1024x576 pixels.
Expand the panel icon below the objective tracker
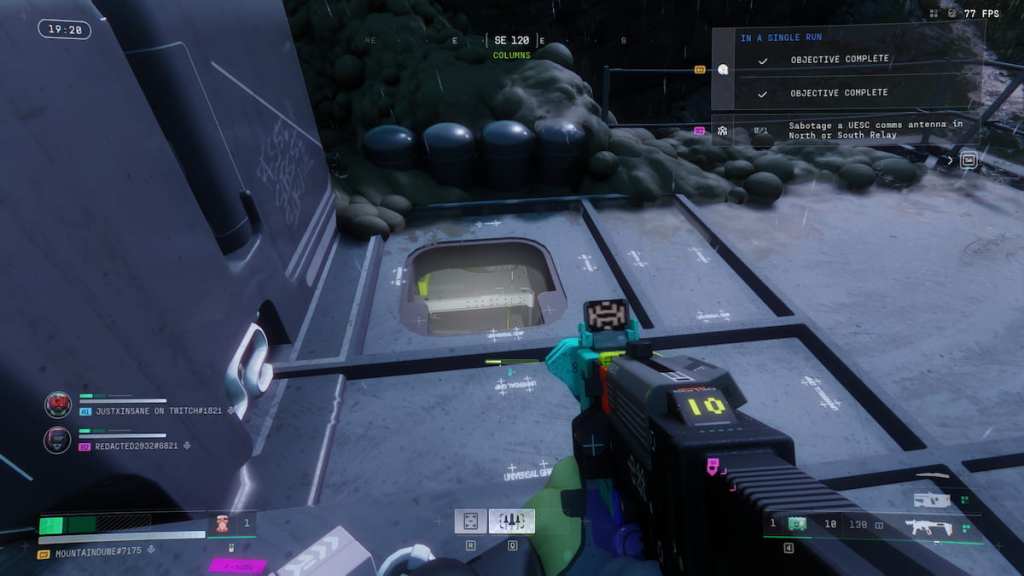[x=968, y=160]
